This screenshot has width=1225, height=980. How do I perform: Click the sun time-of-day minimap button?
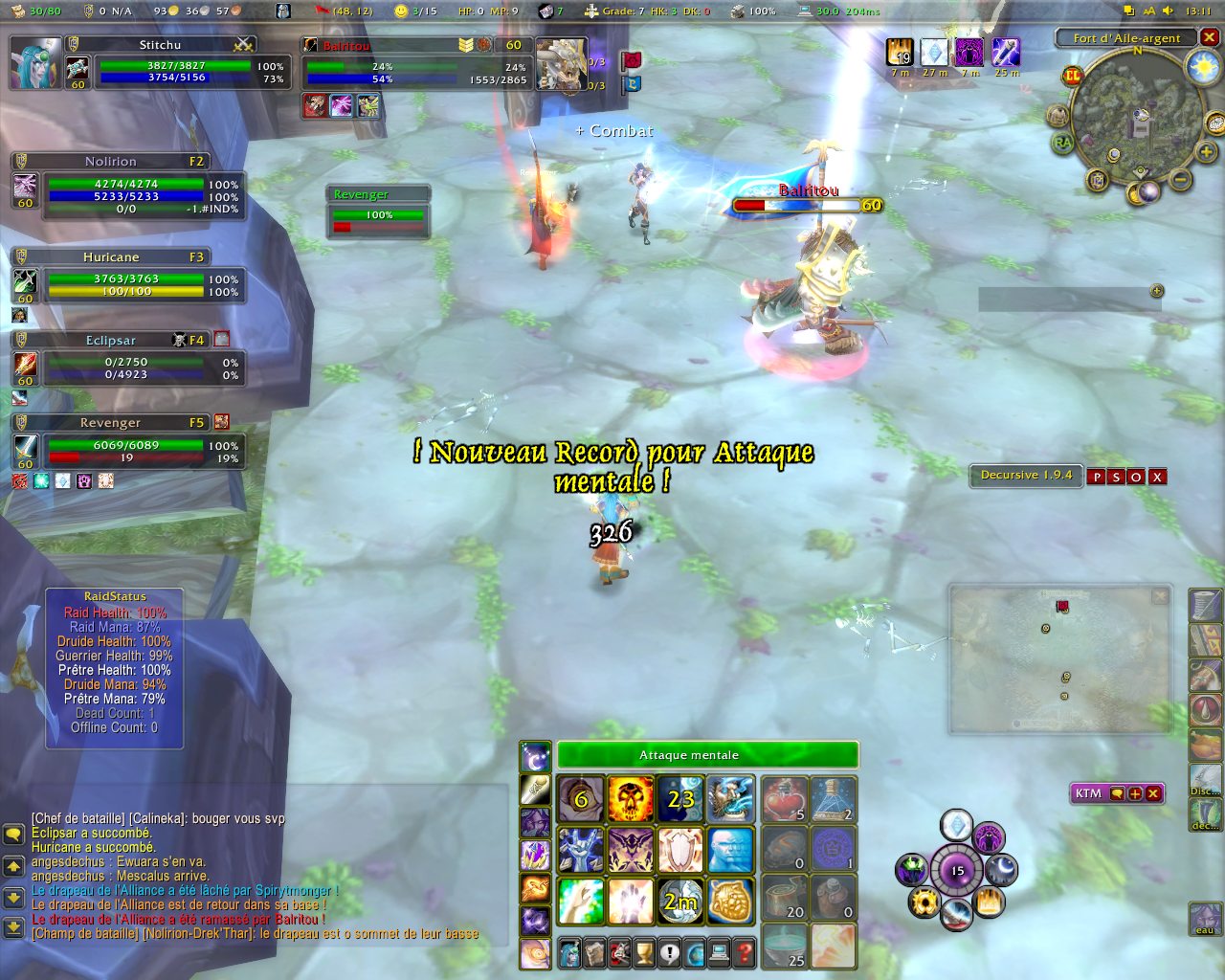(1202, 67)
